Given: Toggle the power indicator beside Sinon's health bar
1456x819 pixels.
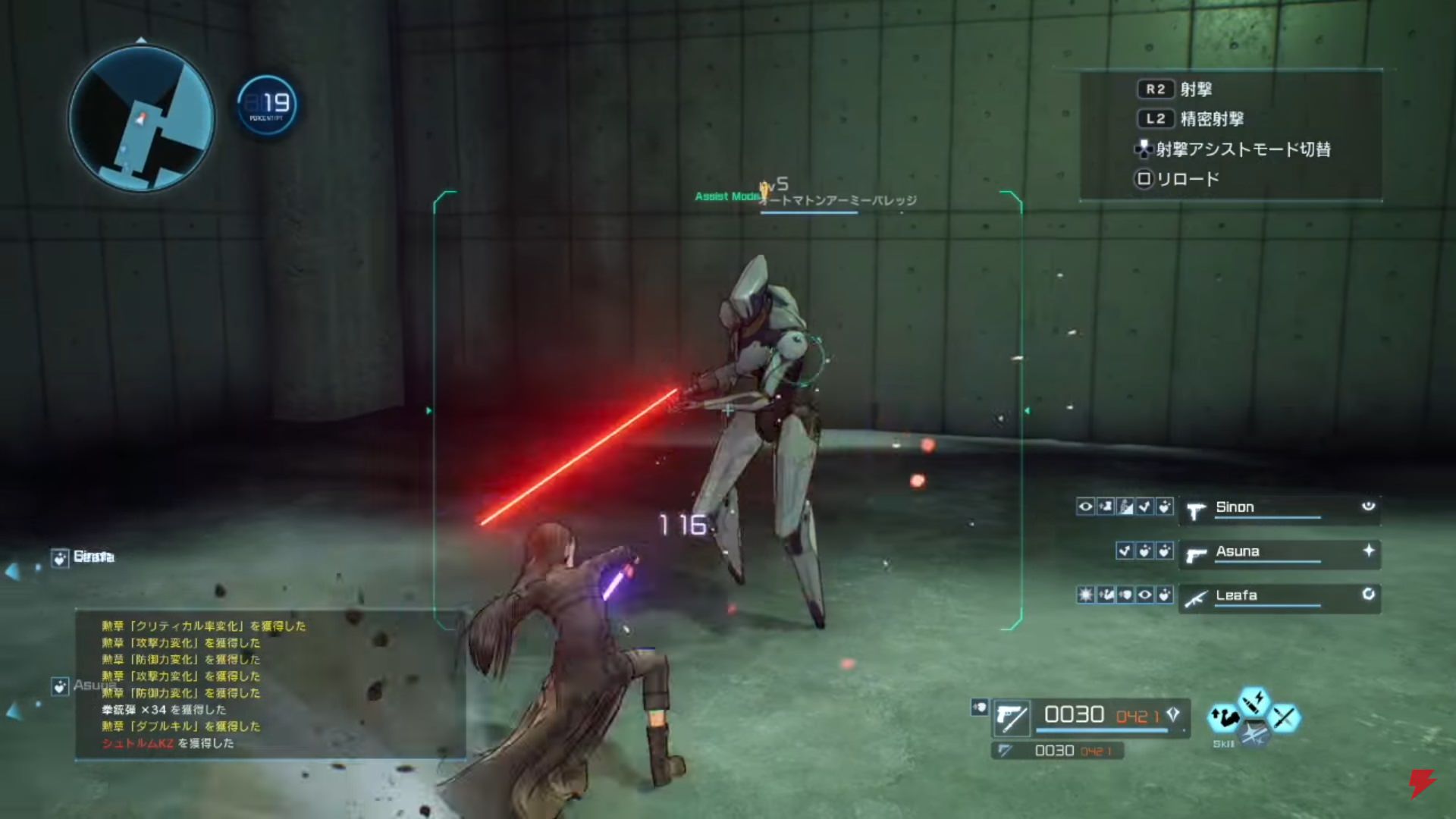Looking at the screenshot, I should [1367, 506].
